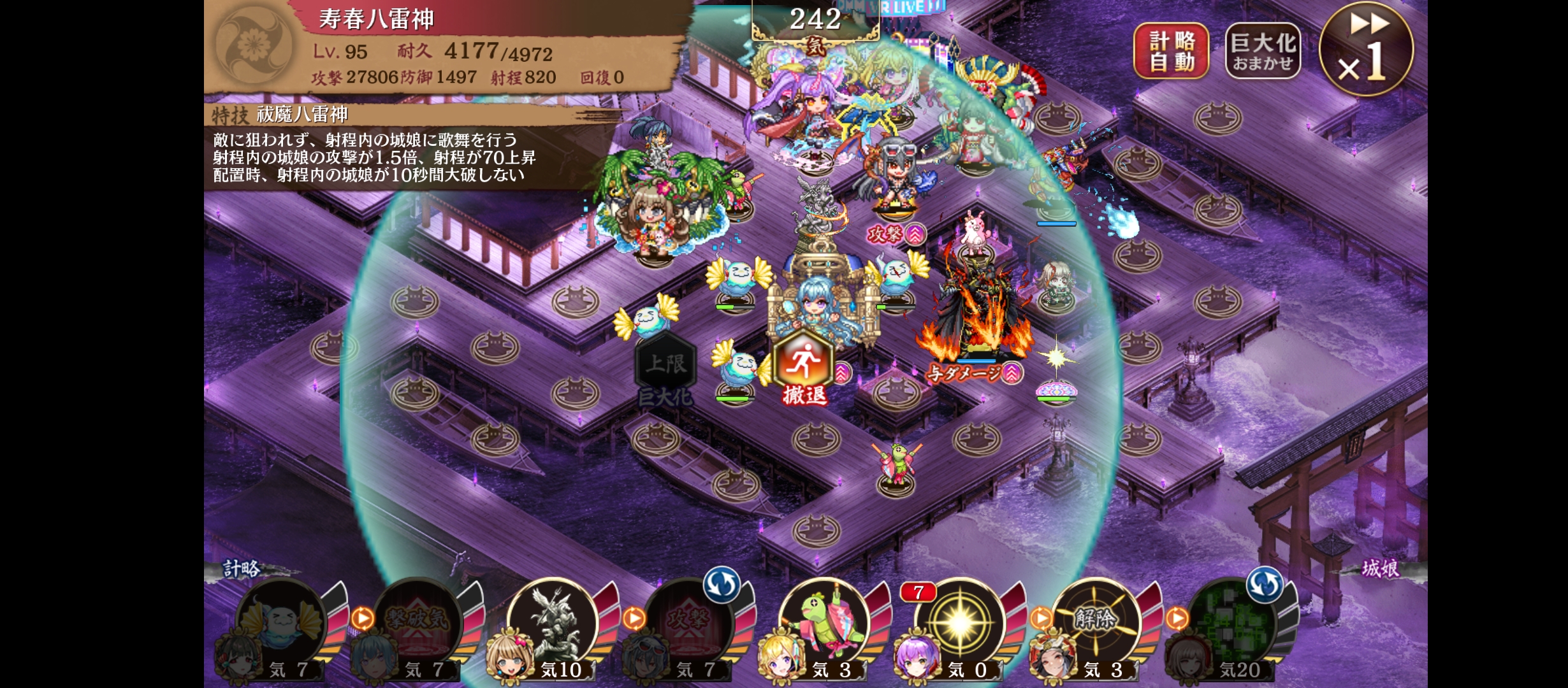
Task: Change the ×1 game speed
Action: click(1366, 50)
